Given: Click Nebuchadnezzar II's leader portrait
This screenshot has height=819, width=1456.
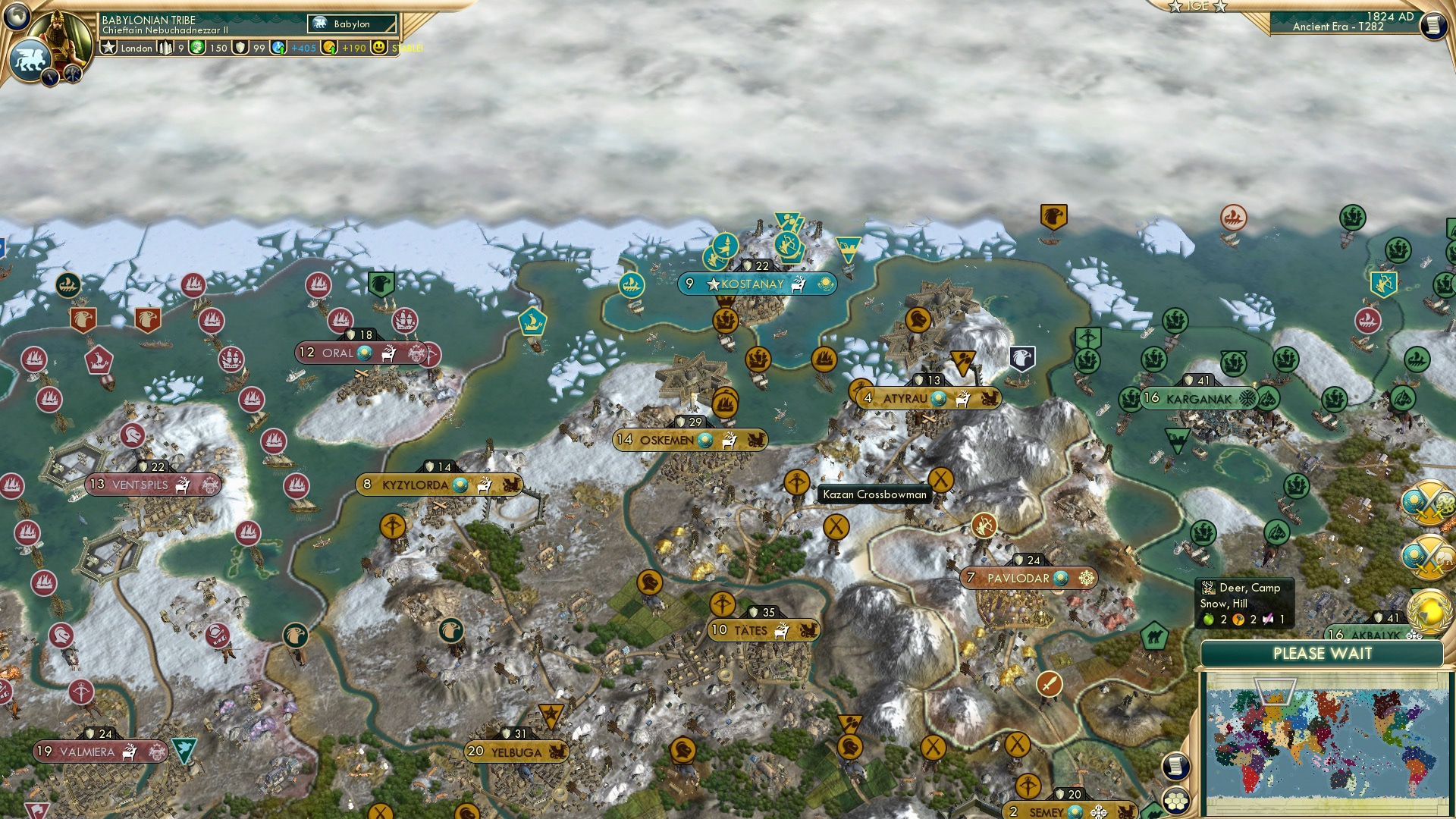Looking at the screenshot, I should [62, 38].
